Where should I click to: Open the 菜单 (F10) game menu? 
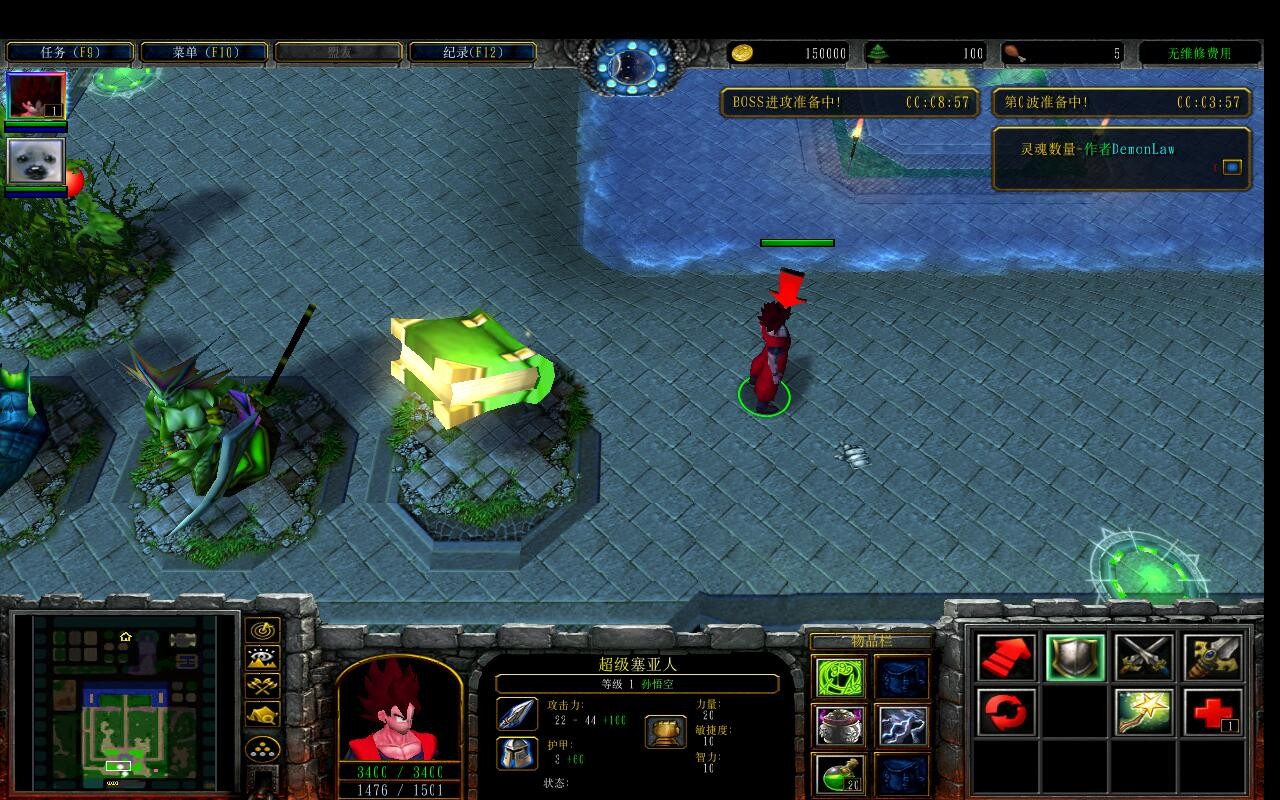[x=204, y=52]
